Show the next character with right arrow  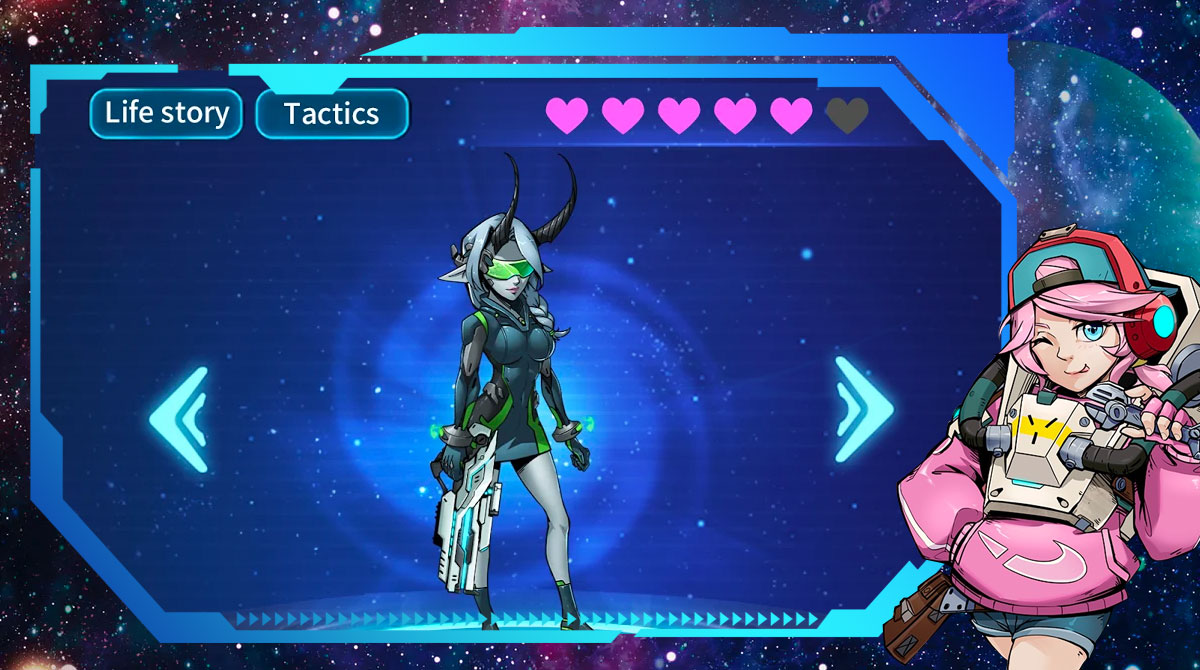tap(863, 410)
